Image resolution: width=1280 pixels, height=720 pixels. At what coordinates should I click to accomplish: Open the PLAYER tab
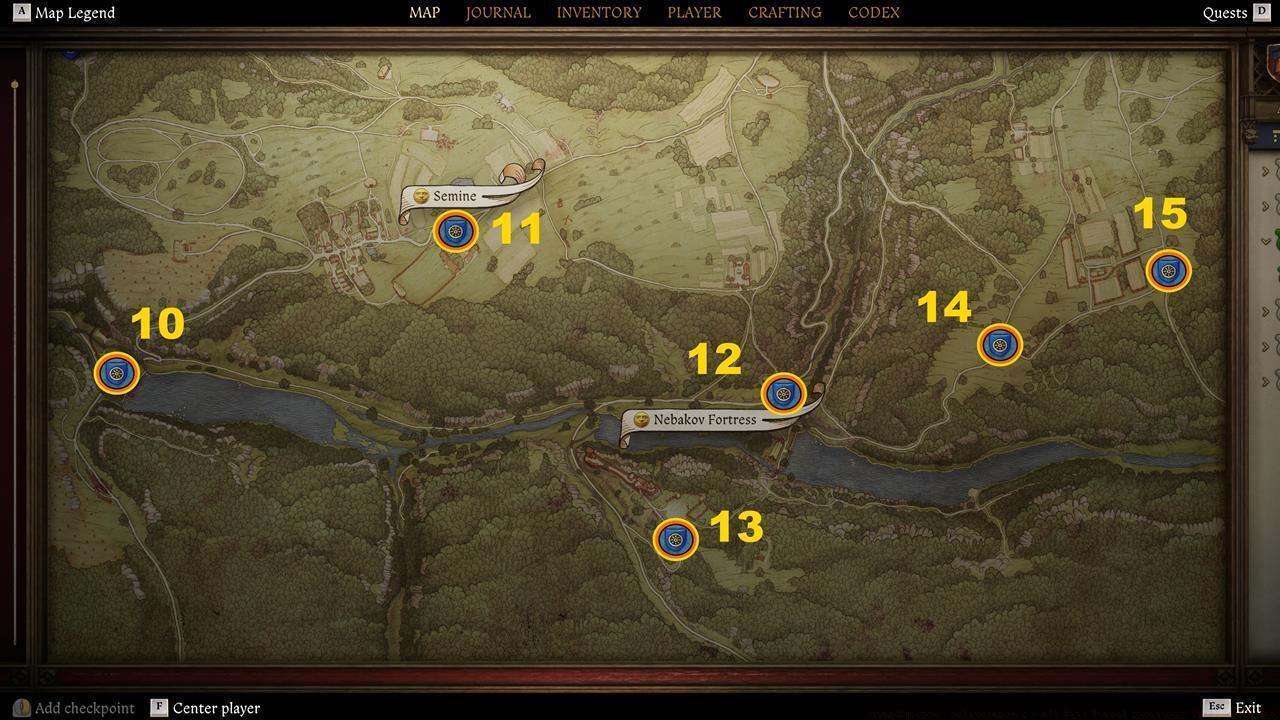pos(694,13)
